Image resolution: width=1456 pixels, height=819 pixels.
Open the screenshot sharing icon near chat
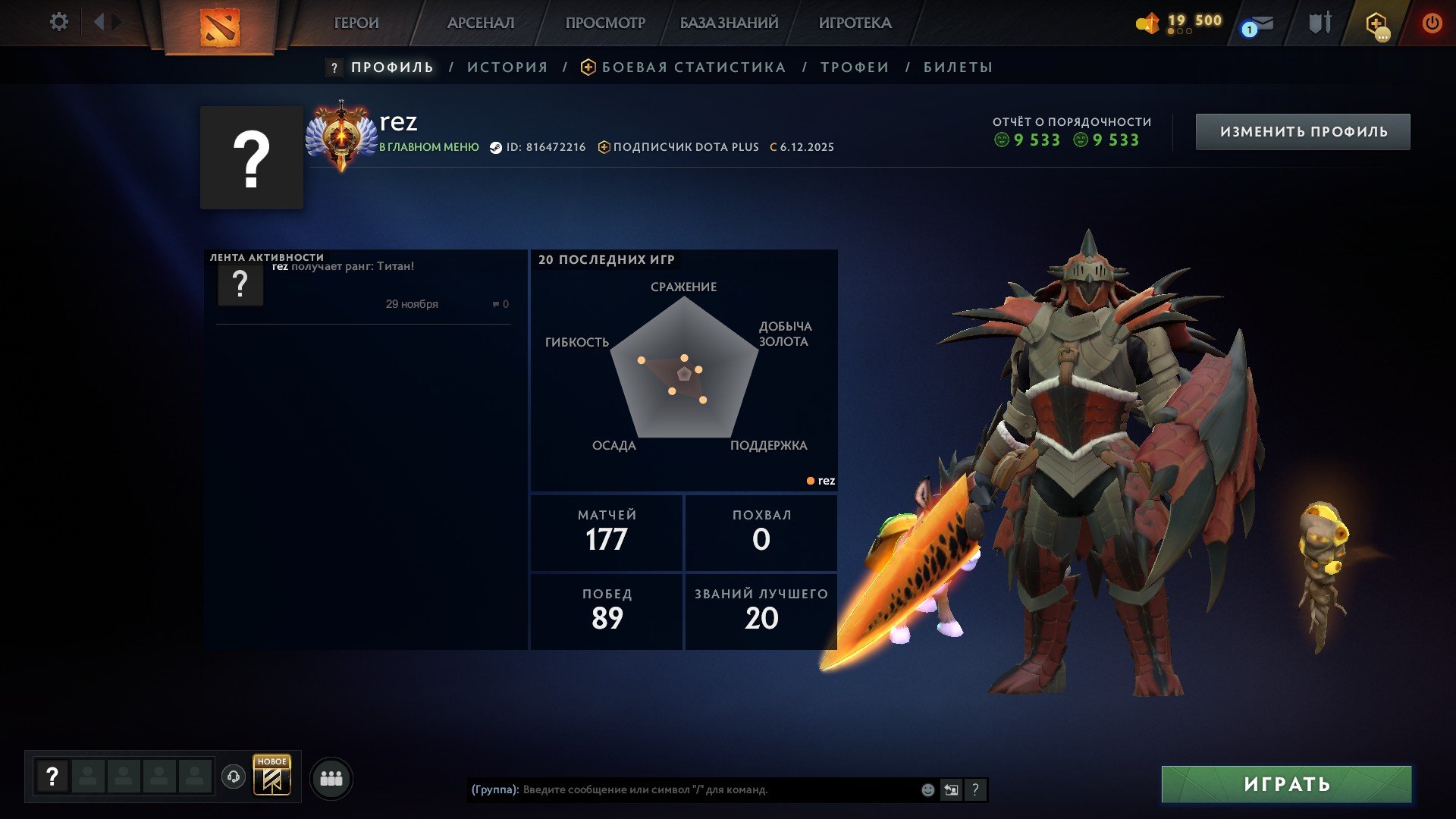(x=952, y=789)
